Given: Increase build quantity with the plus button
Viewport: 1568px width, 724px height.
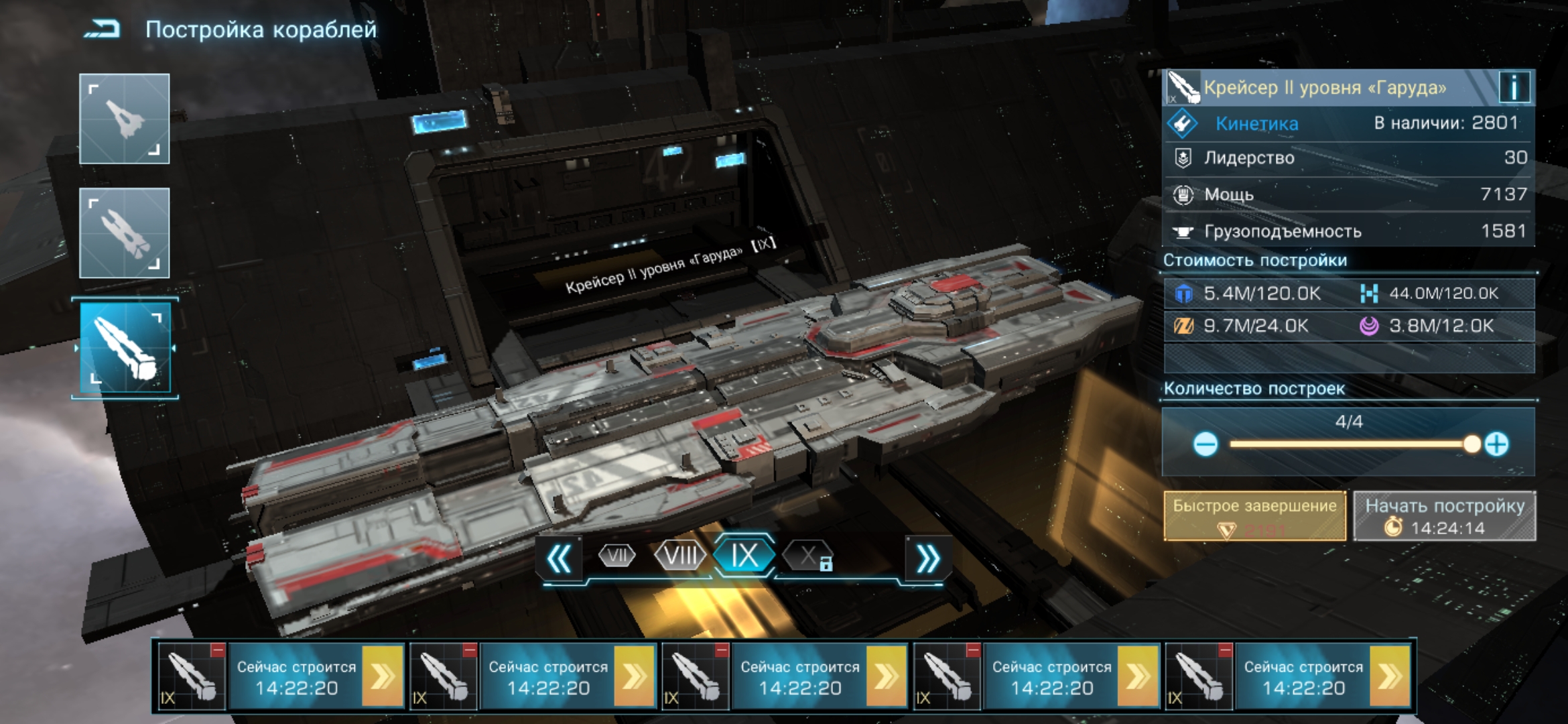Looking at the screenshot, I should coord(1497,444).
